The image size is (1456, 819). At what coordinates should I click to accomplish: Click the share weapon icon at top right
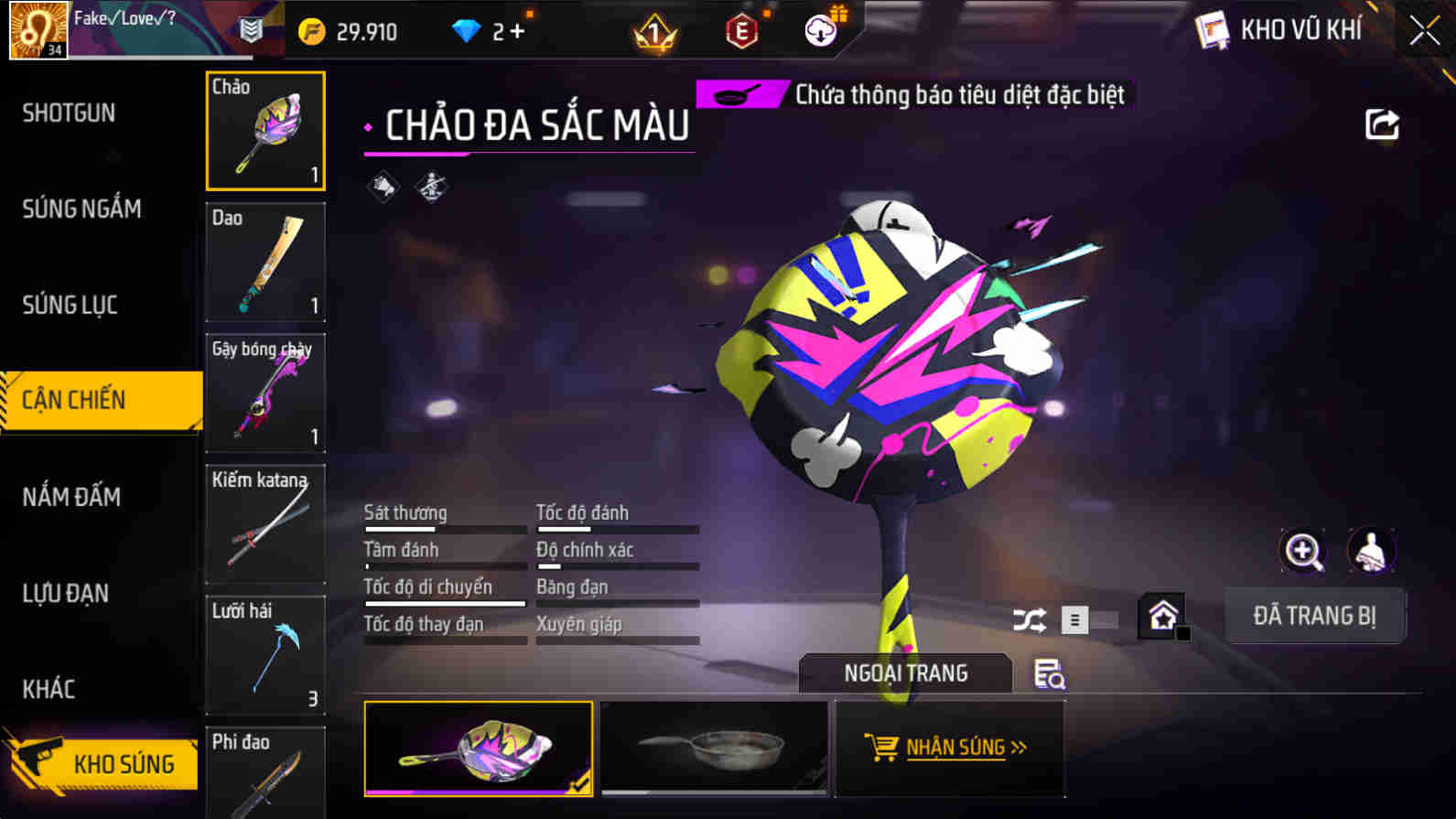click(1382, 125)
